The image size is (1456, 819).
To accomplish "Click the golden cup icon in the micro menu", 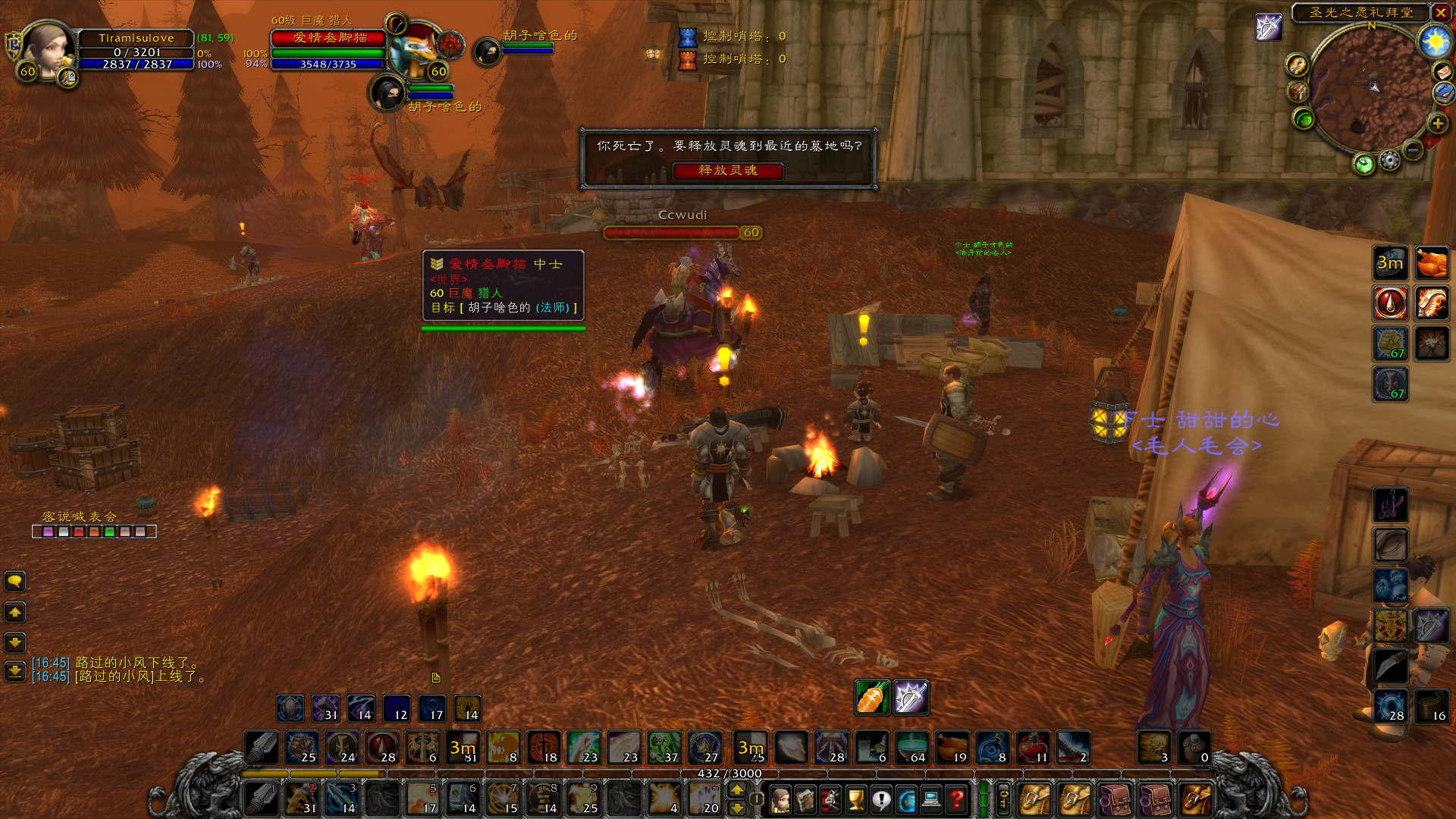I will 858,800.
